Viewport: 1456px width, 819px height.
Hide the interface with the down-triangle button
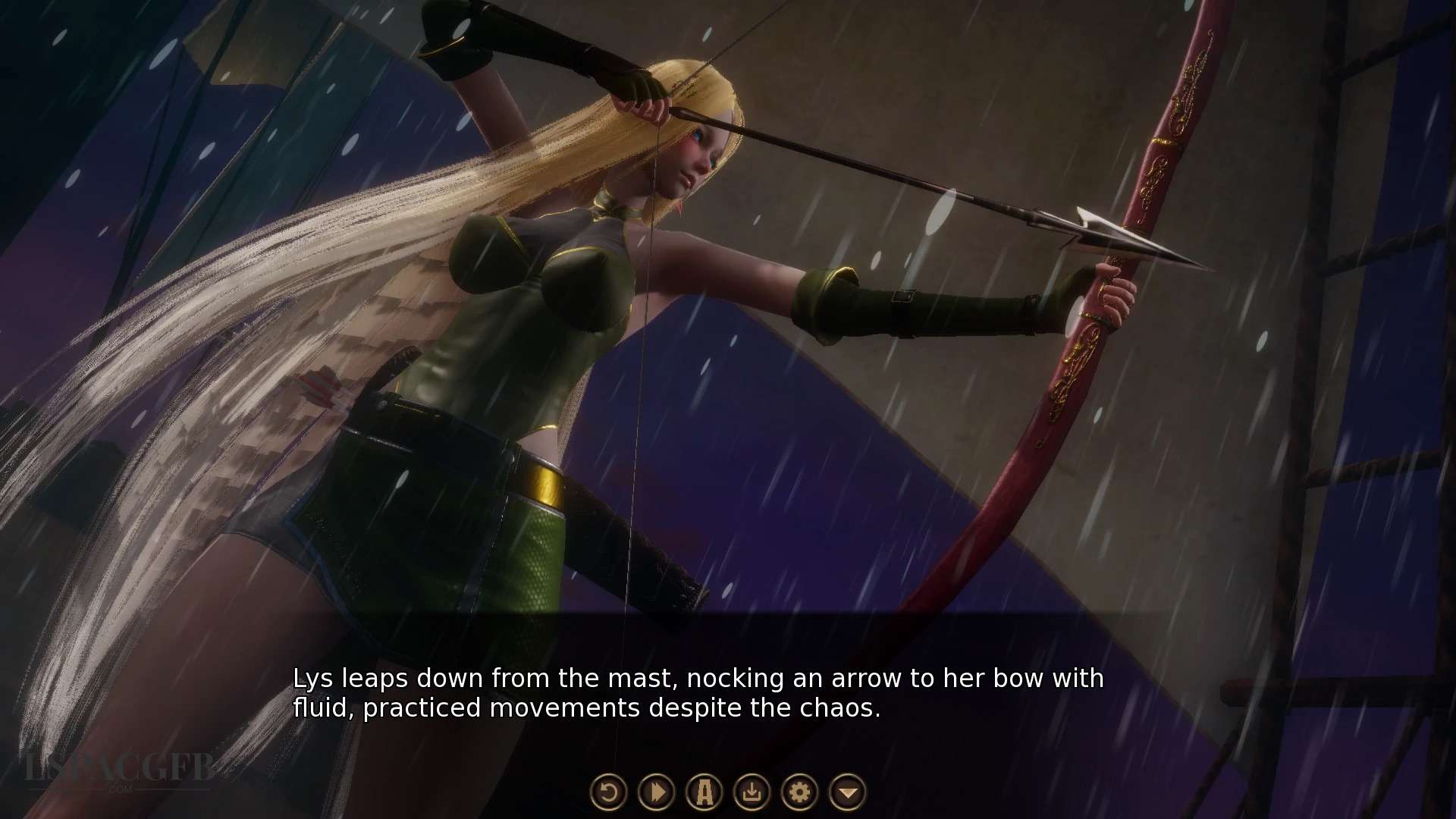click(x=848, y=792)
